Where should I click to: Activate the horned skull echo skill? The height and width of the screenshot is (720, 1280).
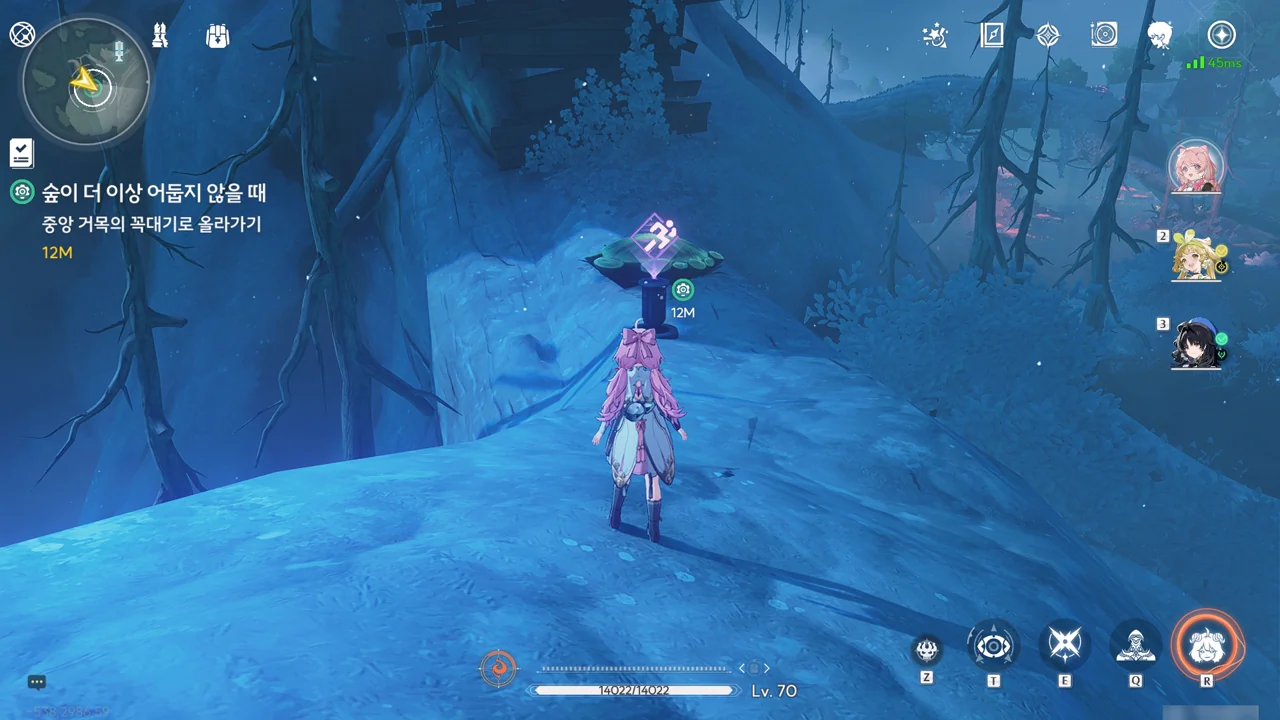(927, 649)
